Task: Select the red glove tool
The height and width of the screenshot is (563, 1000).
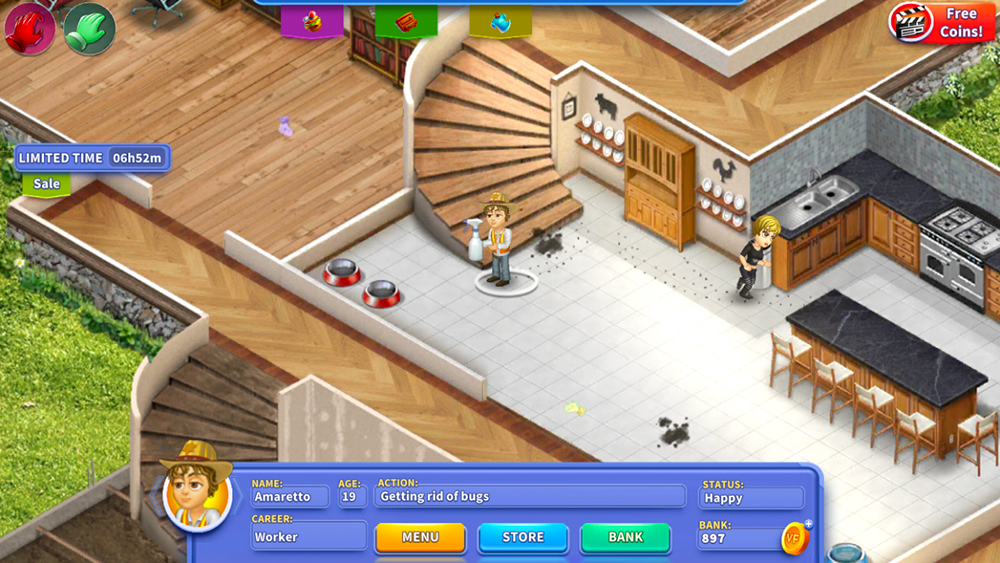Action: [27, 29]
